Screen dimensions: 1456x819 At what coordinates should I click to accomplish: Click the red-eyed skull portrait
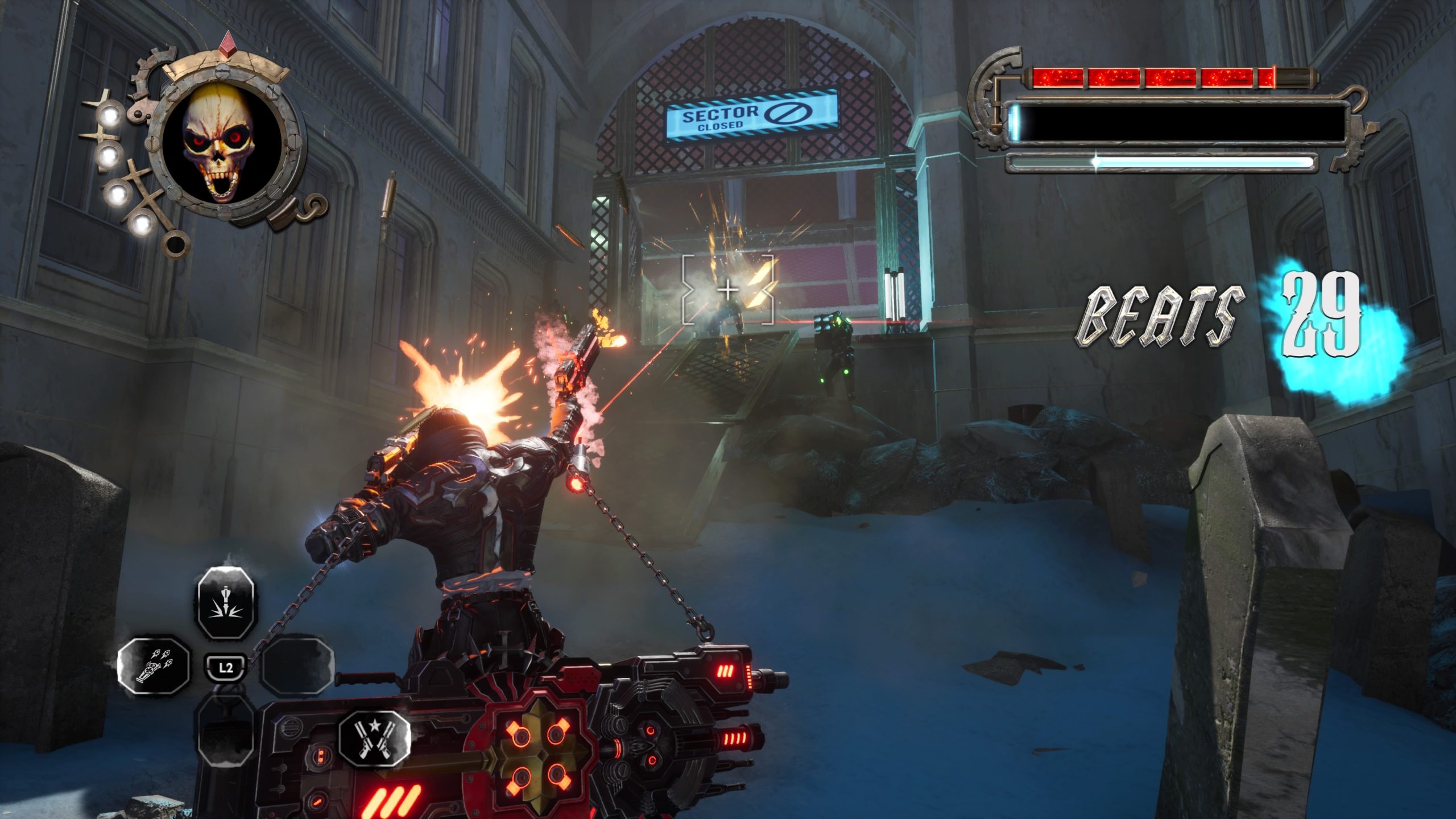[219, 144]
